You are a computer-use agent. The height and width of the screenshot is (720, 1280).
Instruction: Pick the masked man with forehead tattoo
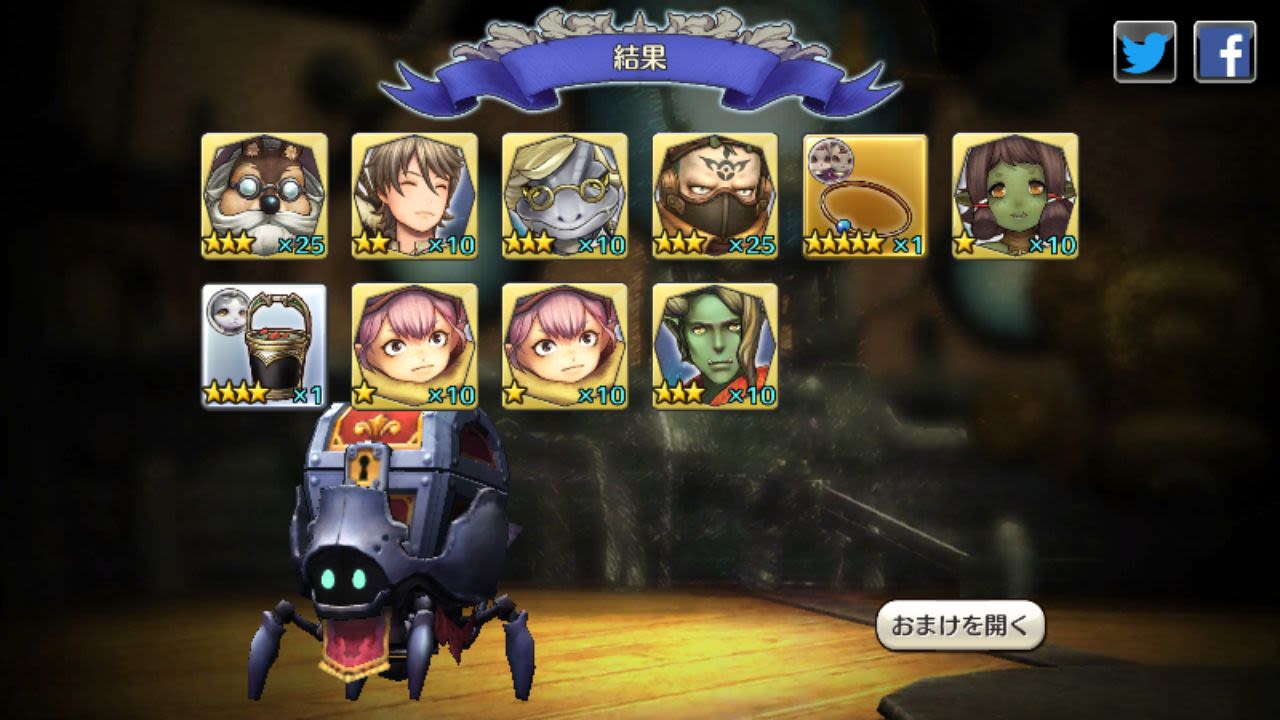click(715, 196)
